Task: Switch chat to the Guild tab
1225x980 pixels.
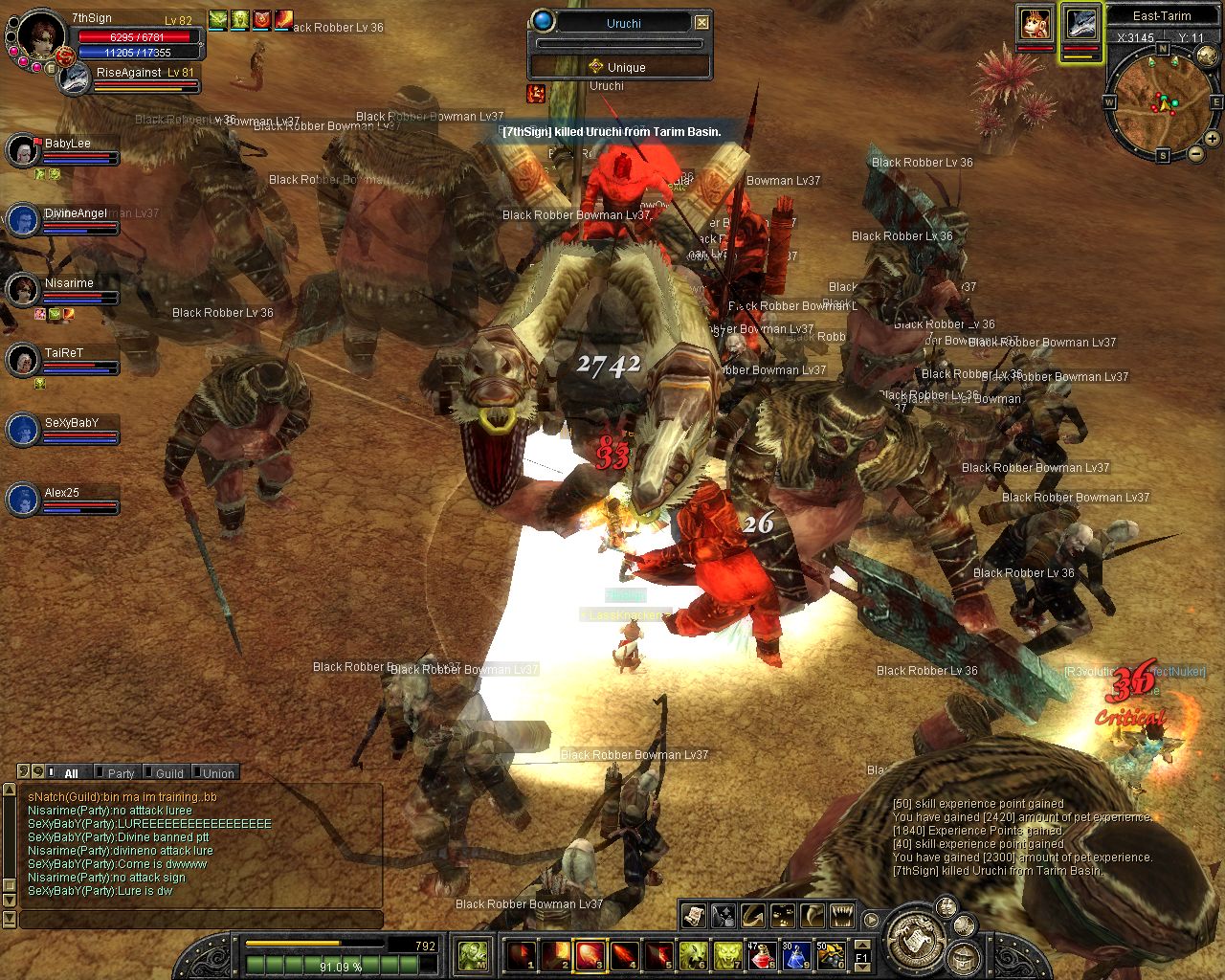Action: [168, 773]
